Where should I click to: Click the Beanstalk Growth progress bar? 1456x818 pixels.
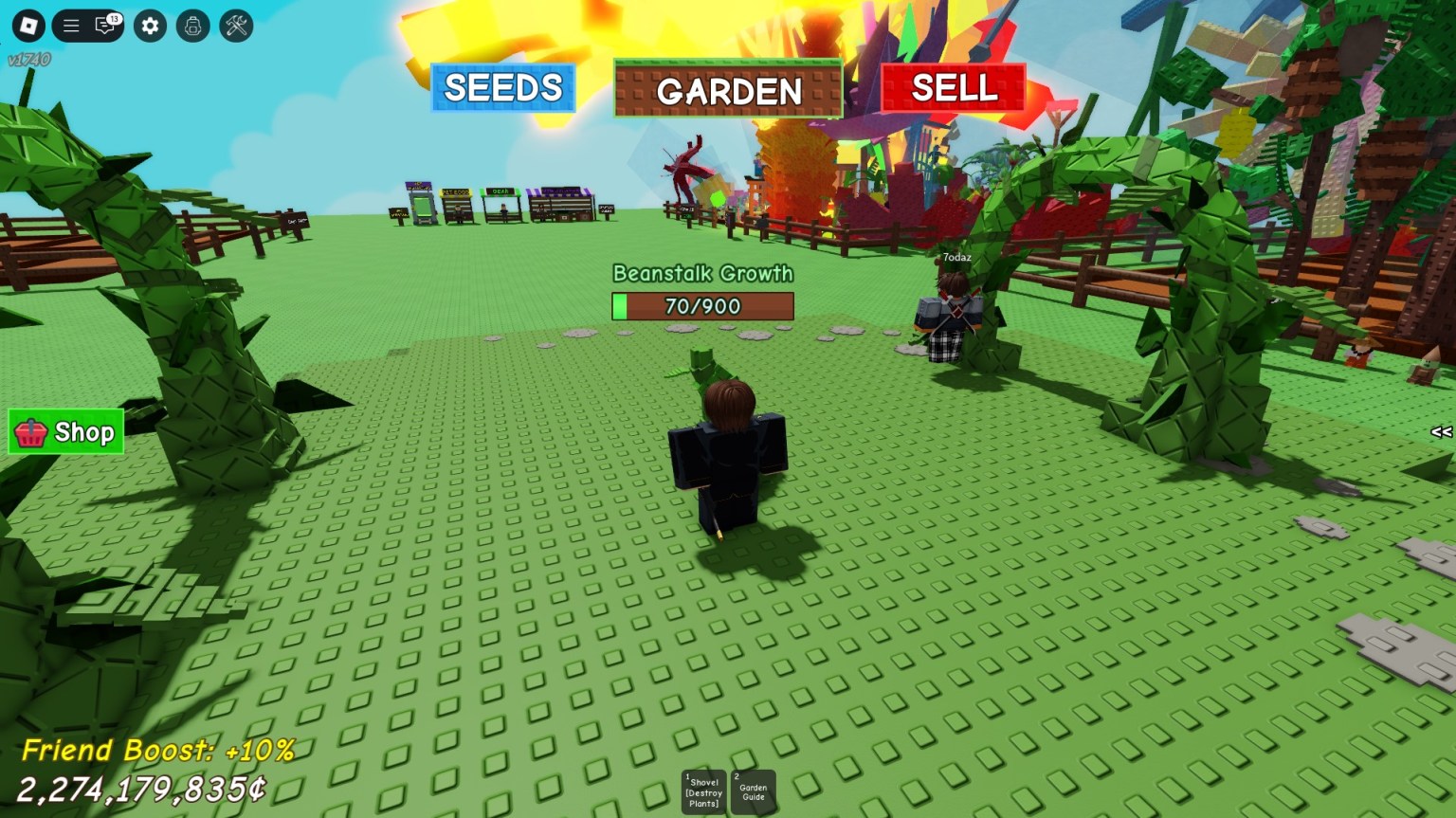click(x=703, y=306)
